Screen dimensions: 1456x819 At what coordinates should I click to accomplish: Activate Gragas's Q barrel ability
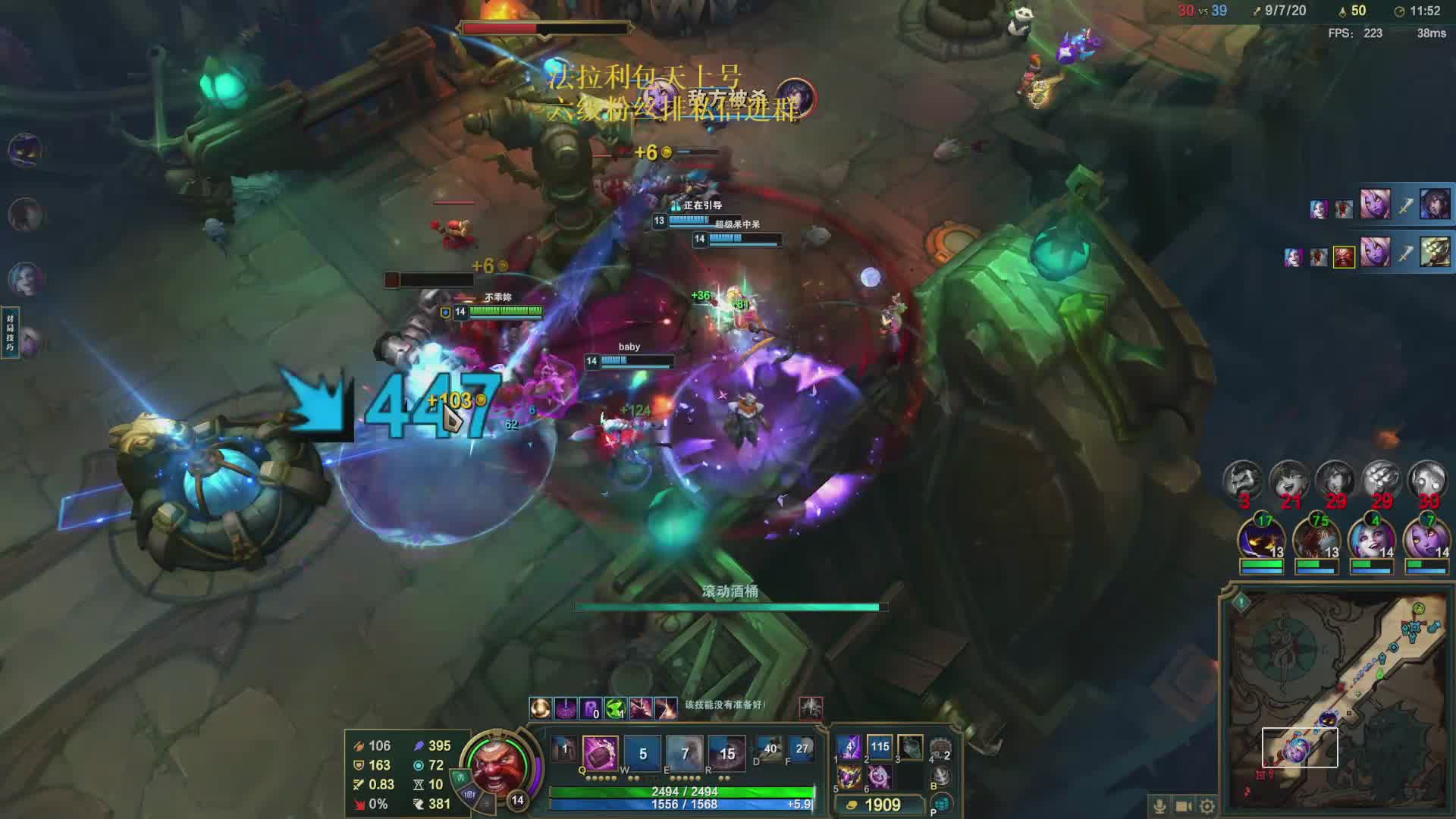600,753
